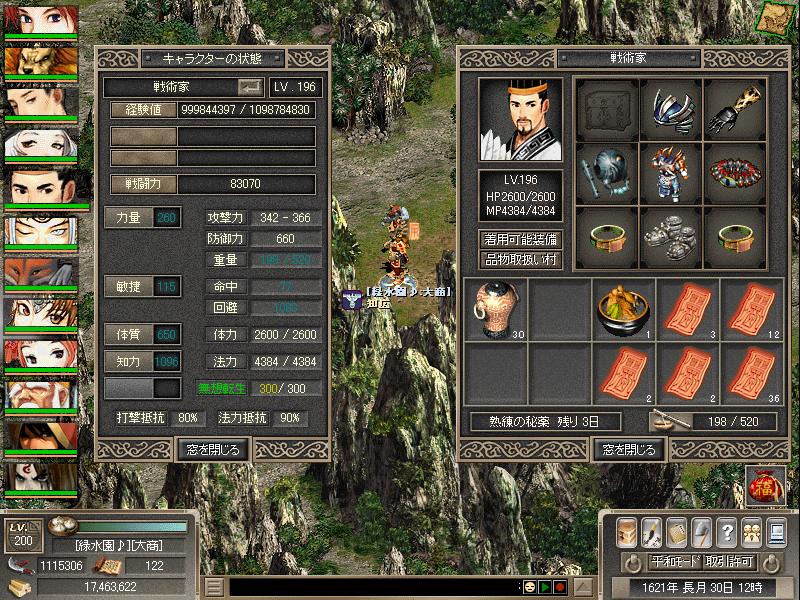Toggle the 取引許可 trade permission button
This screenshot has width=800, height=600.
click(728, 562)
